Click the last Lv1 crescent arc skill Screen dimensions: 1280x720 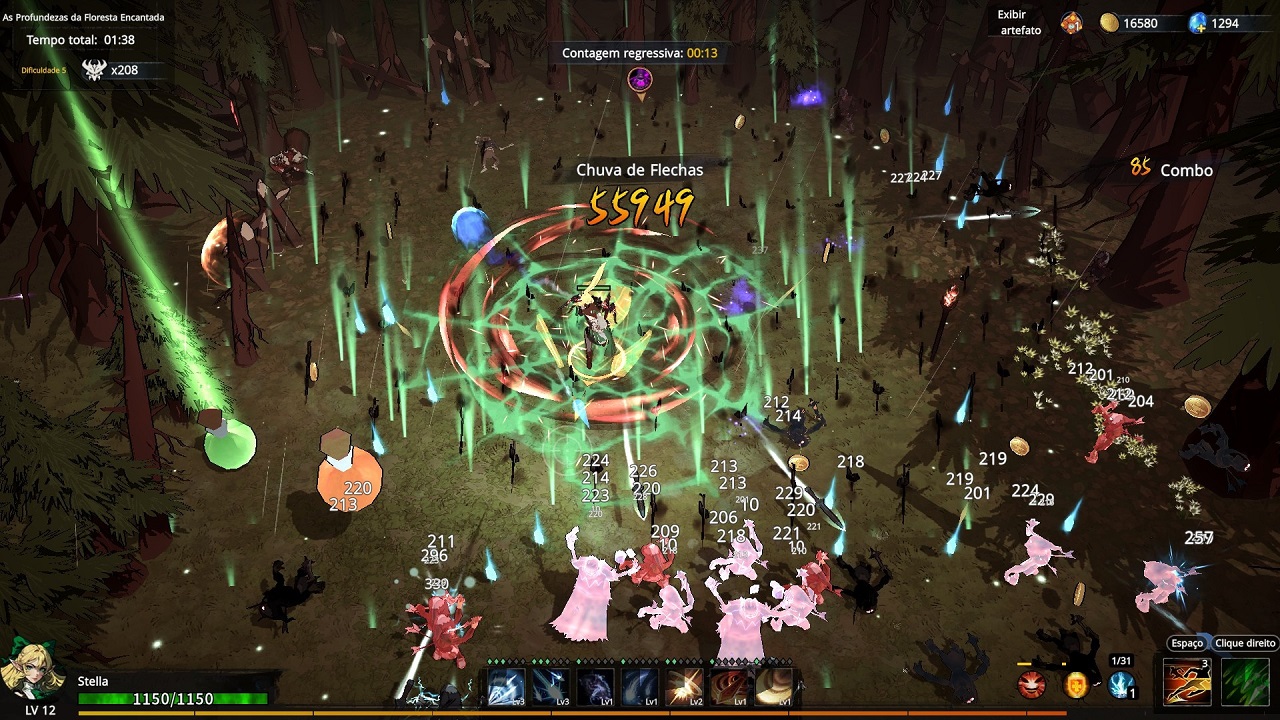point(772,688)
